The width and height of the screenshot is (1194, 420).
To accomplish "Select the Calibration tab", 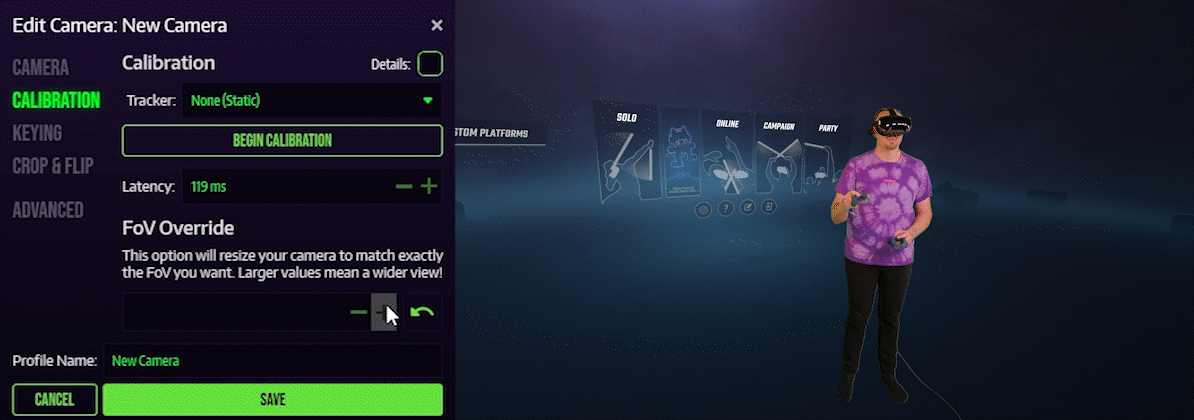I will 56,100.
